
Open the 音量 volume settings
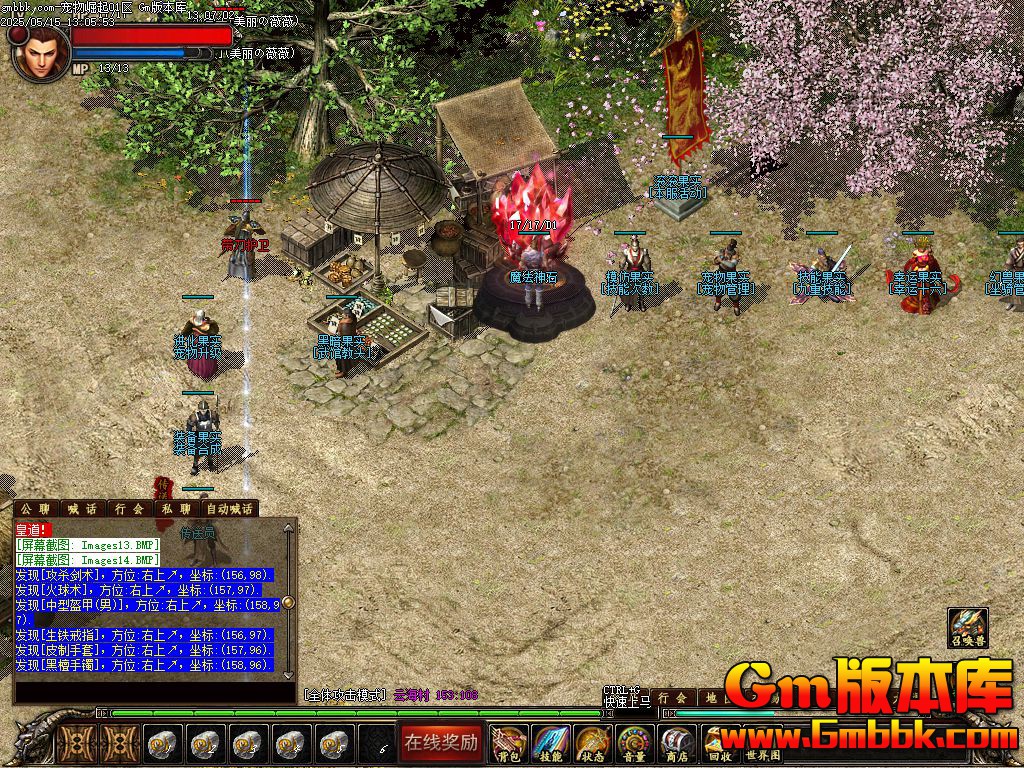pos(635,744)
